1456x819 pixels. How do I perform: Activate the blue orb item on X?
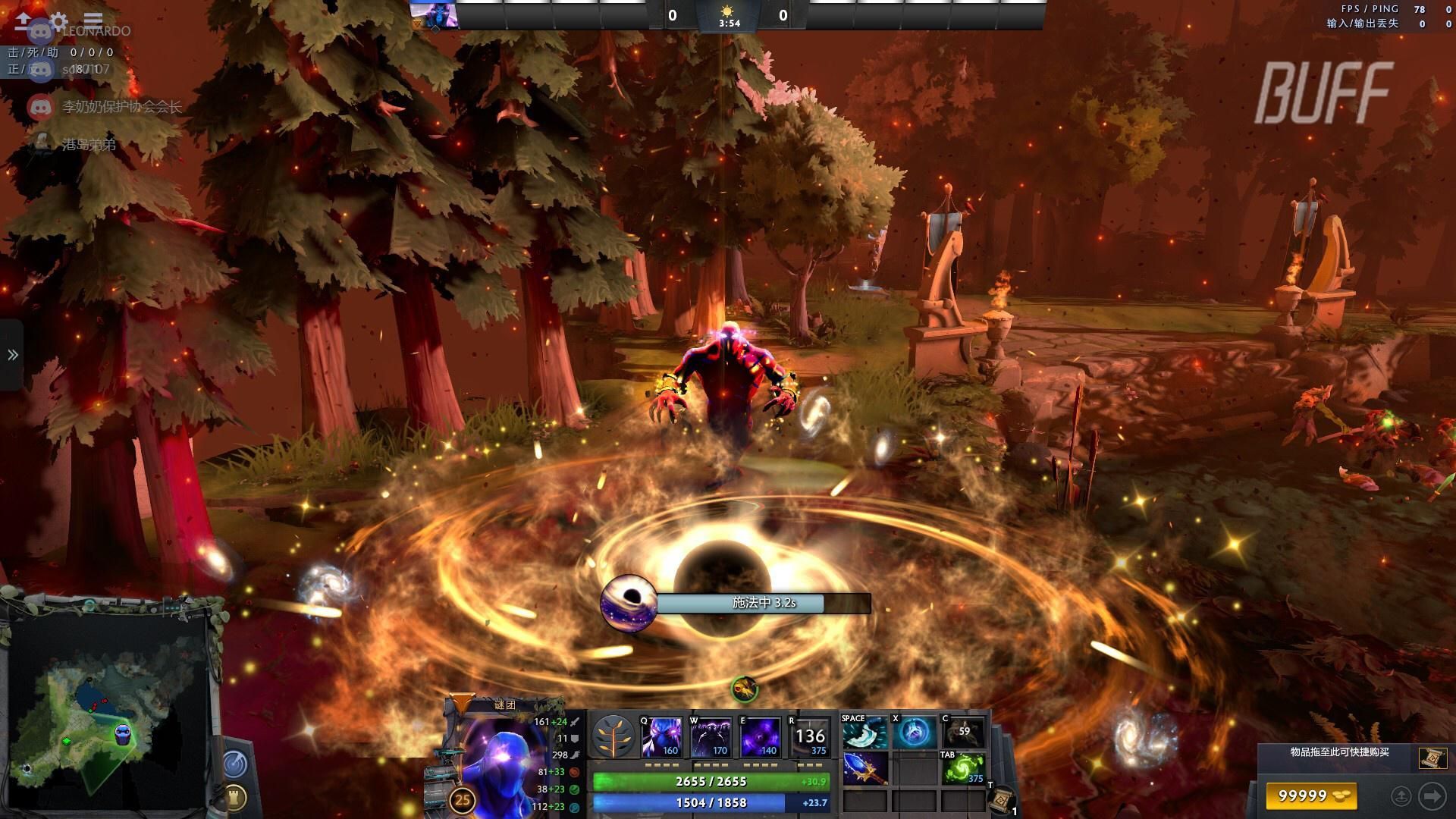[x=915, y=733]
